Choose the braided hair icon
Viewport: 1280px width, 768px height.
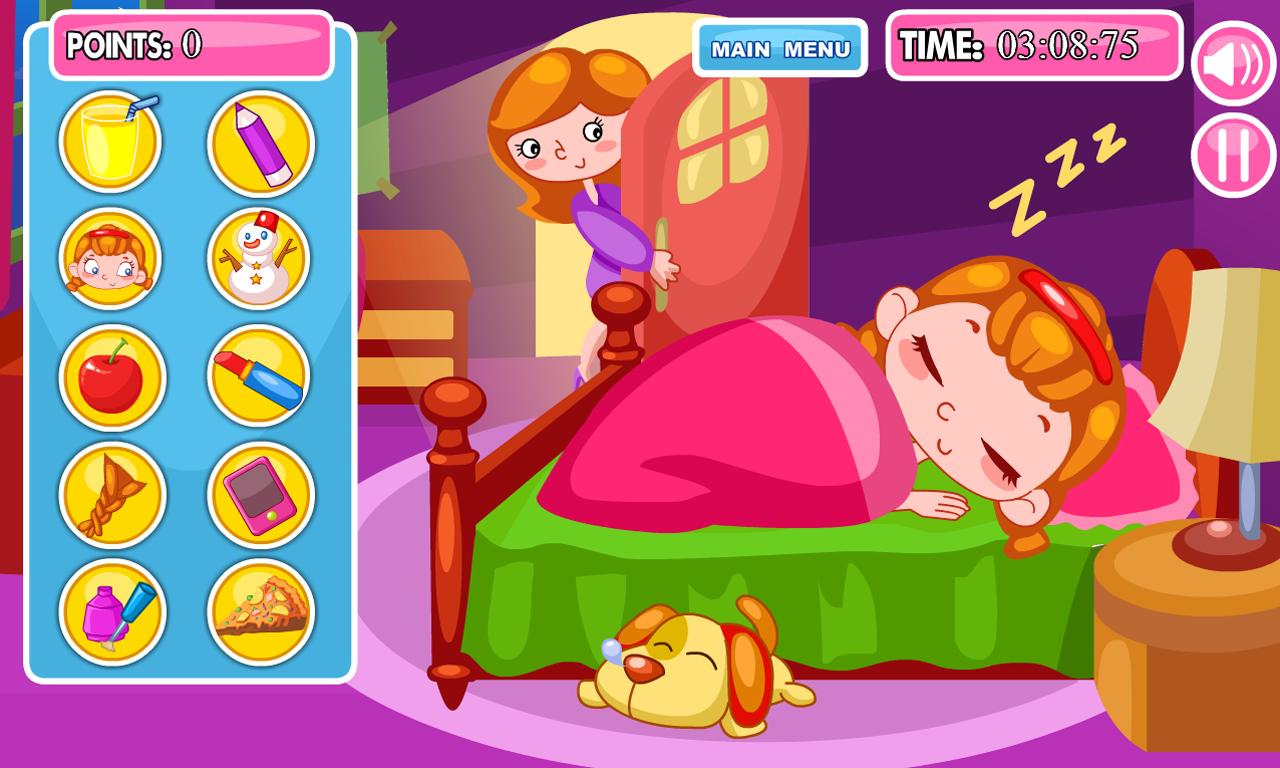(x=110, y=494)
